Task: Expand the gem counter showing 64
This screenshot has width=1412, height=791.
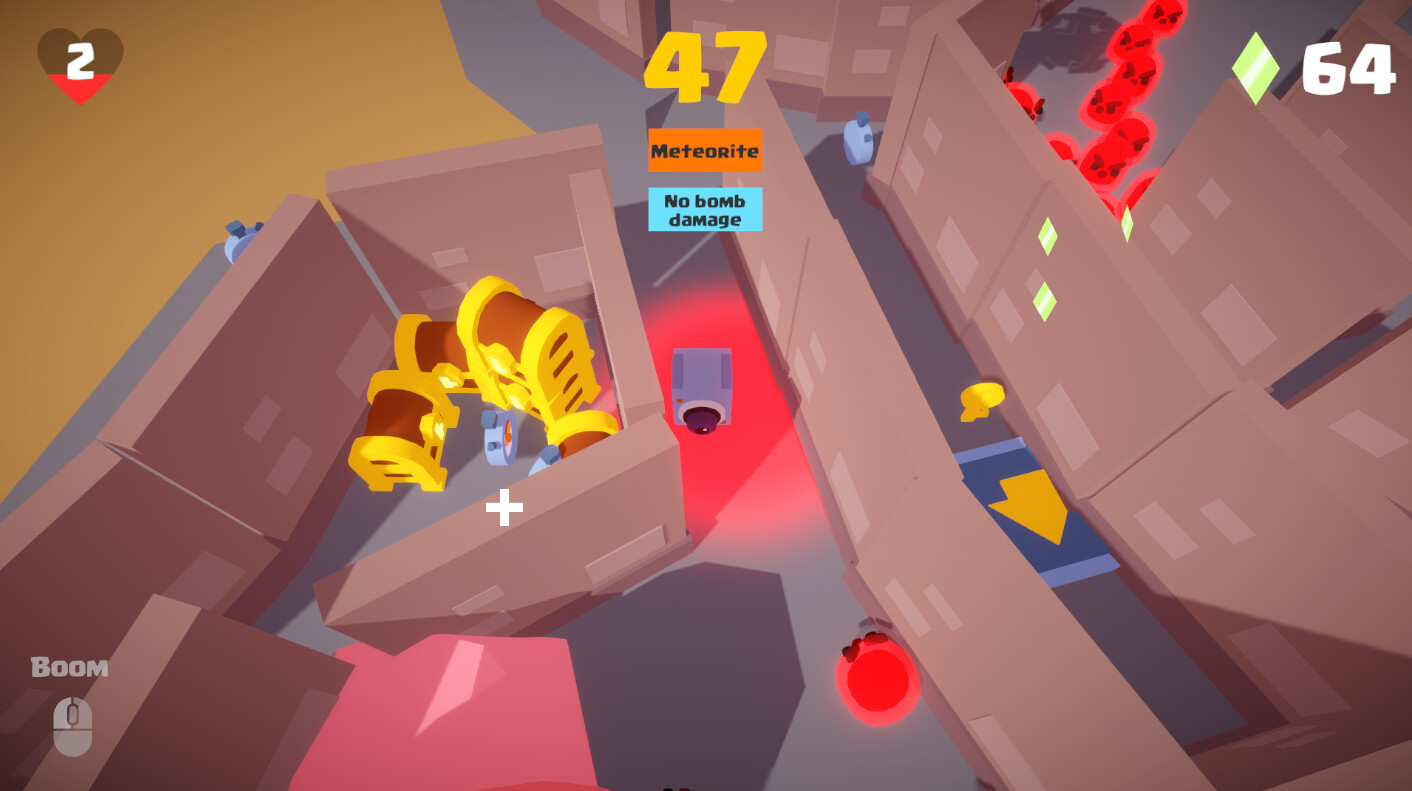Action: coord(1349,66)
